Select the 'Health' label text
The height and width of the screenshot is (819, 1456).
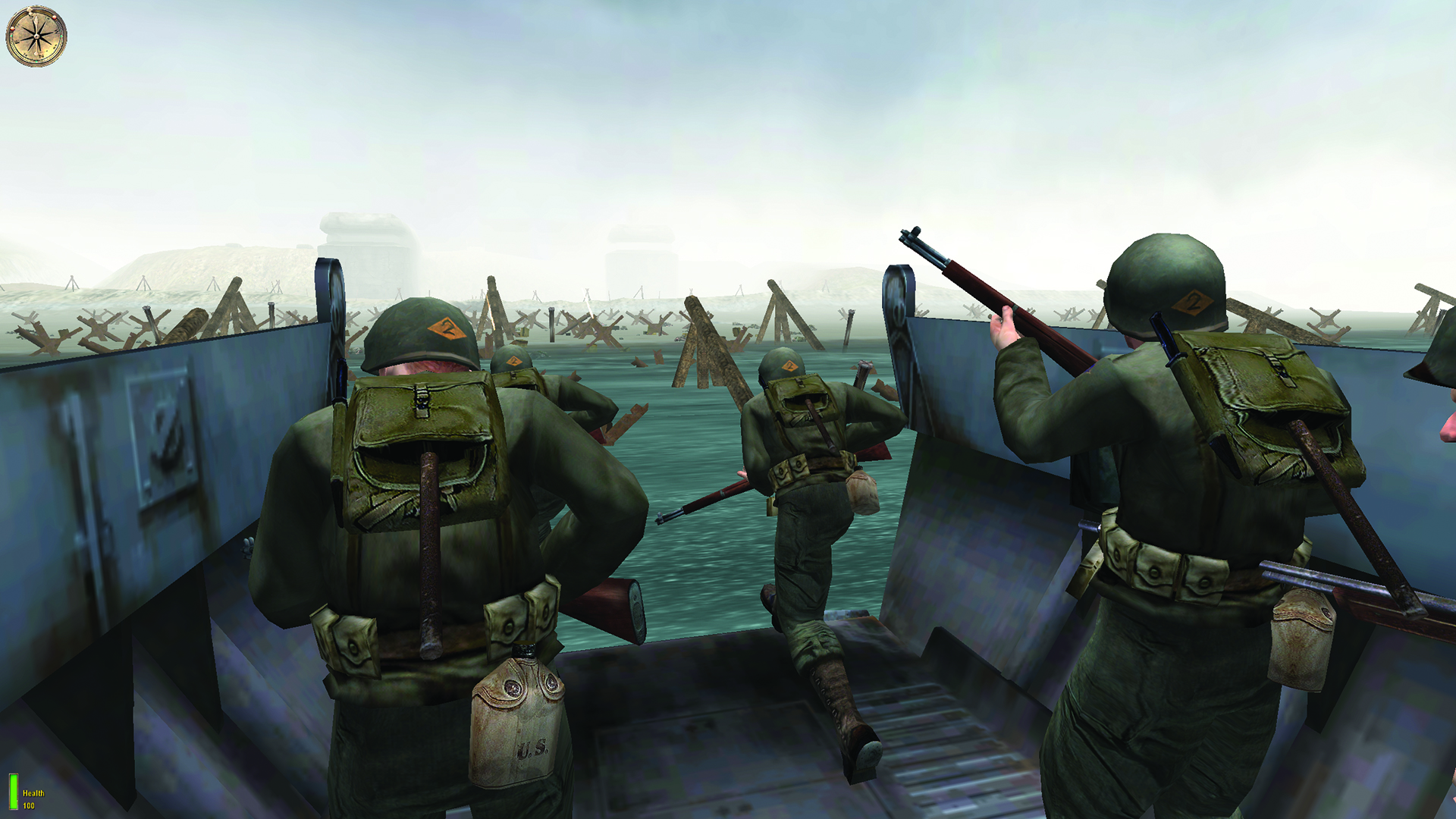pyautogui.click(x=33, y=793)
